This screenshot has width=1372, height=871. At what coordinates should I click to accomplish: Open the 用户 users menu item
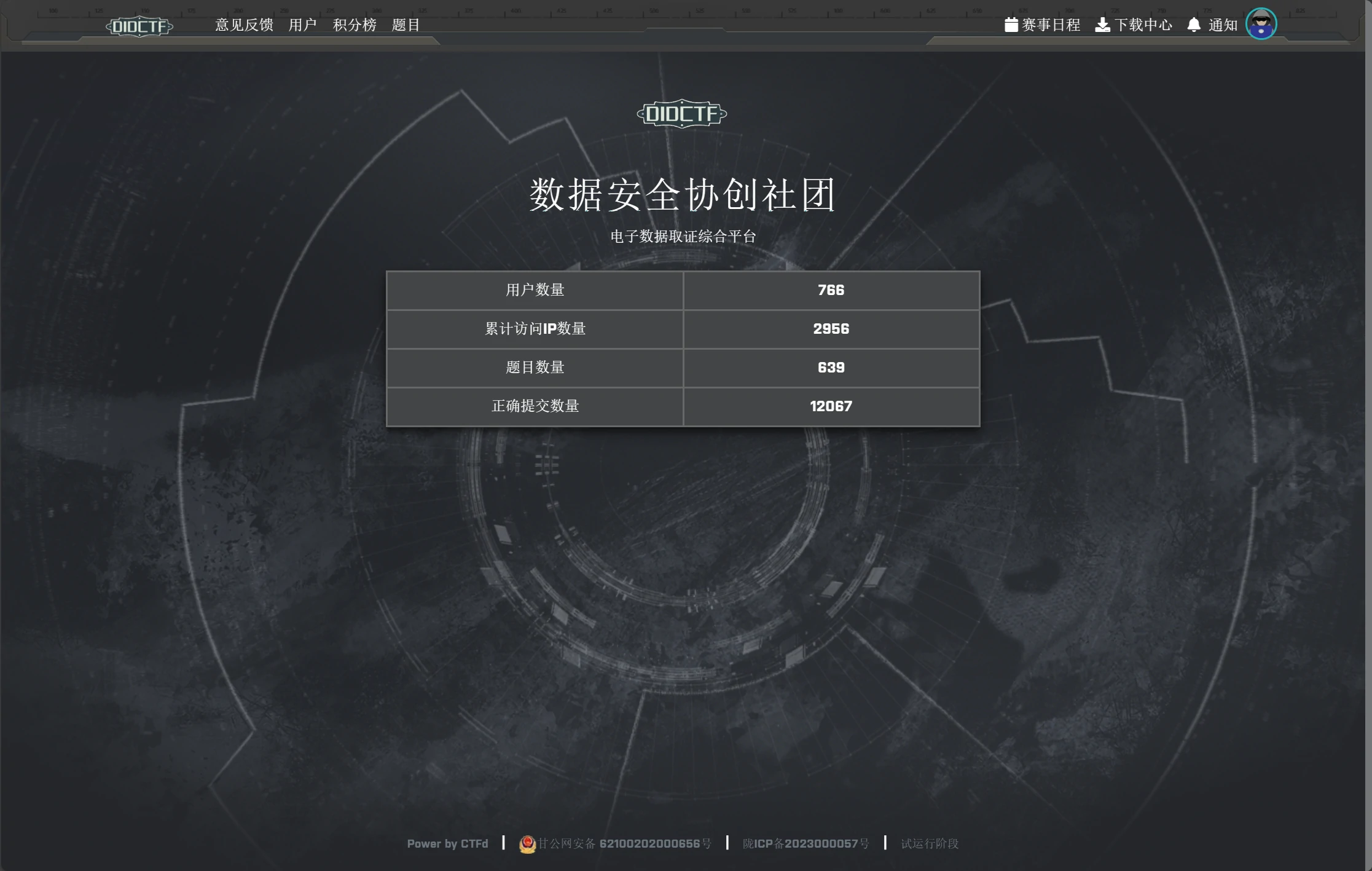tap(302, 25)
